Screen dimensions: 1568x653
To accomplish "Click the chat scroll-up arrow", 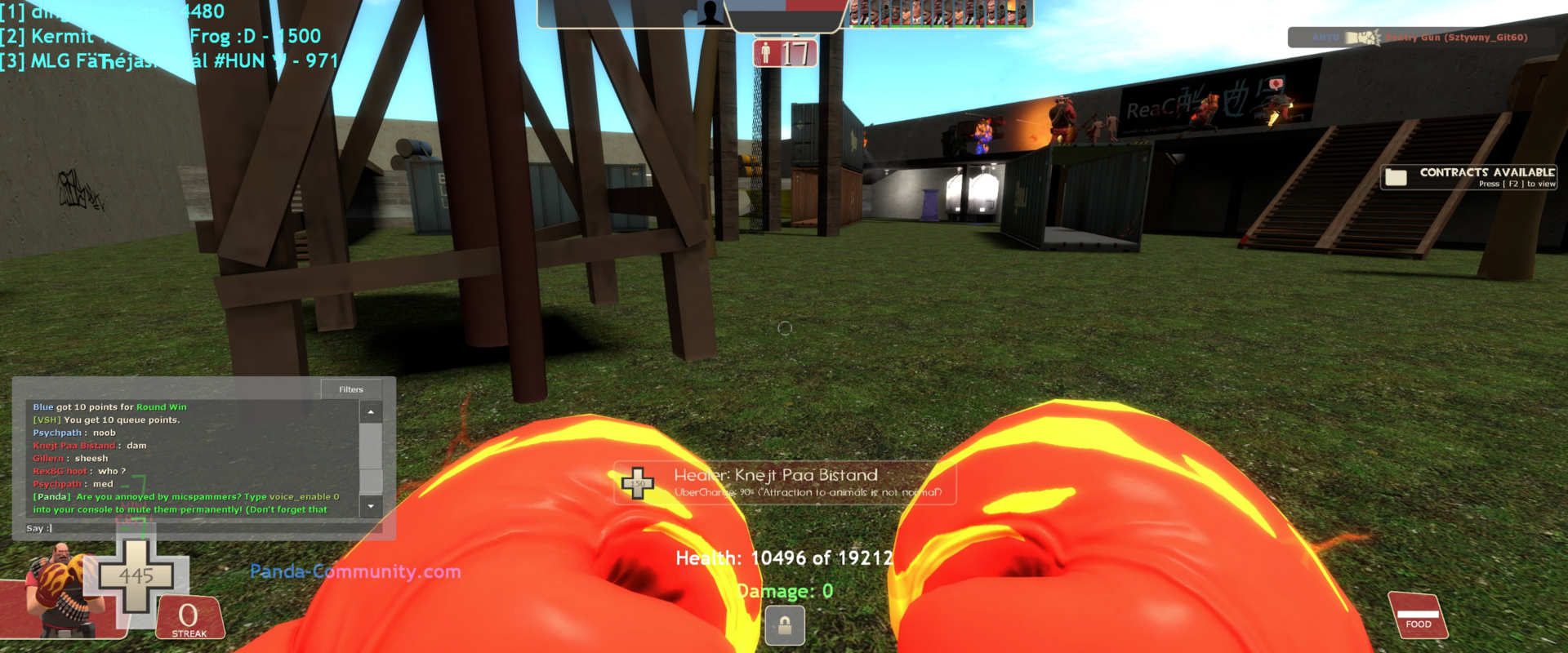I will click(372, 412).
